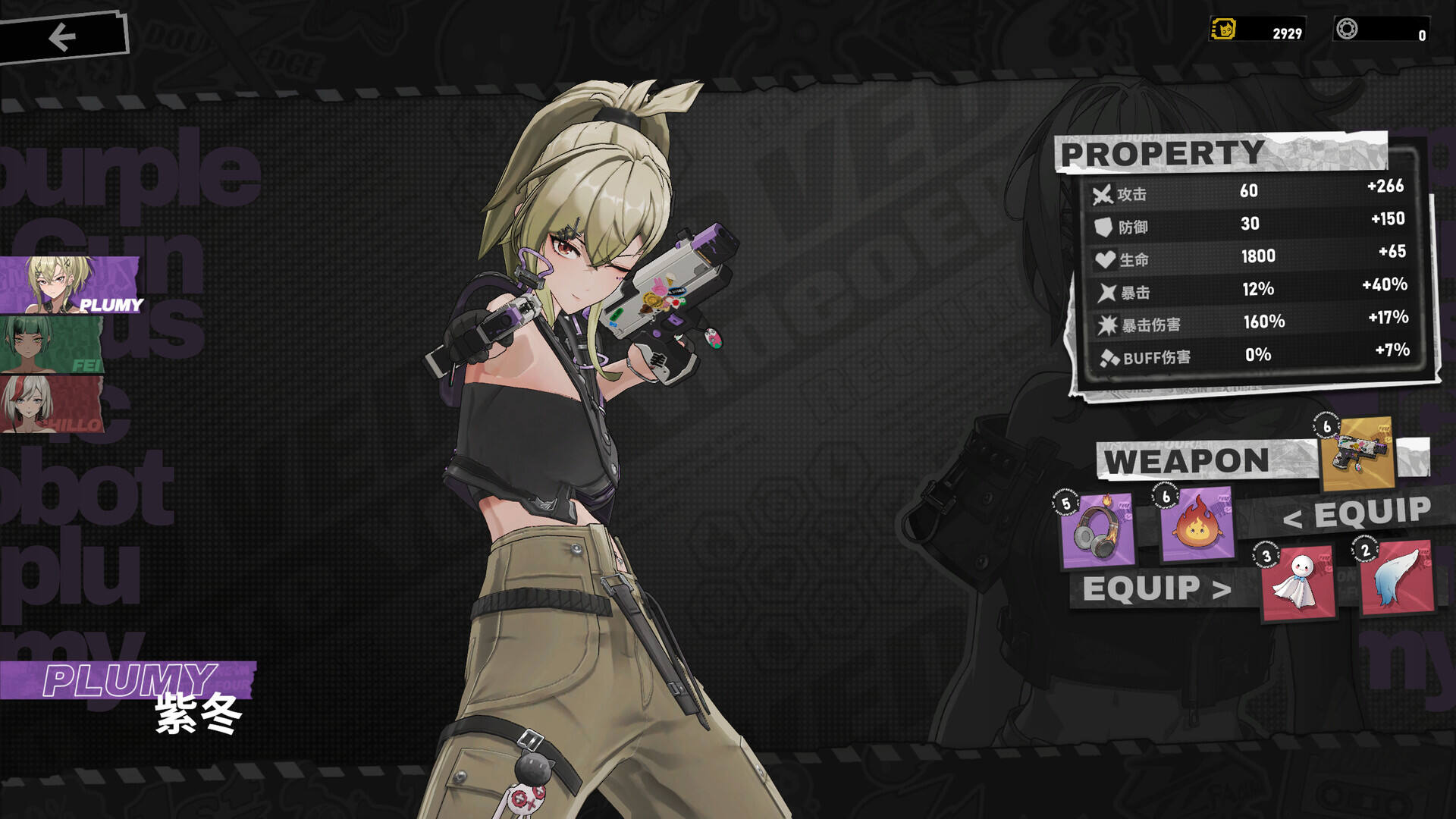Go back with the arrow button

click(62, 36)
